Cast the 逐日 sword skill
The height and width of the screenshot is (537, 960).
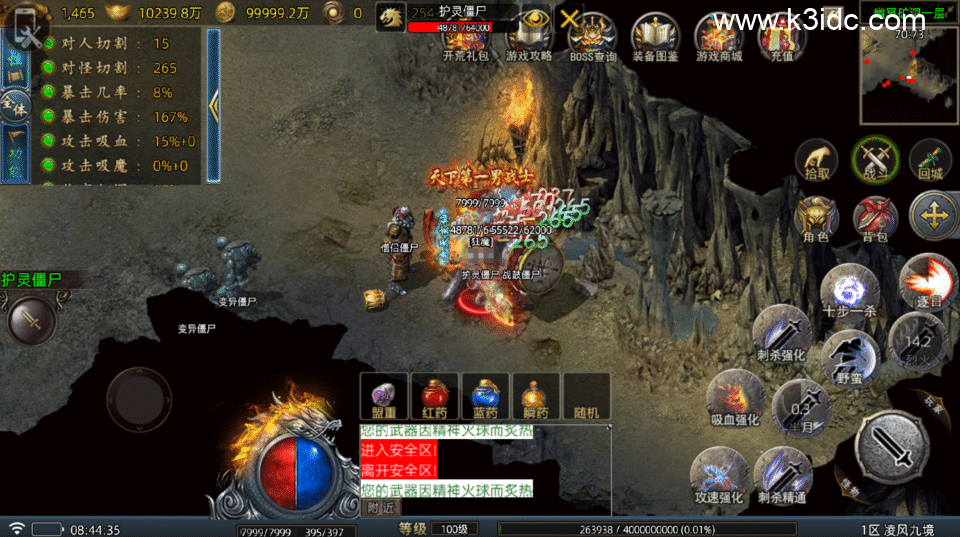click(x=927, y=280)
